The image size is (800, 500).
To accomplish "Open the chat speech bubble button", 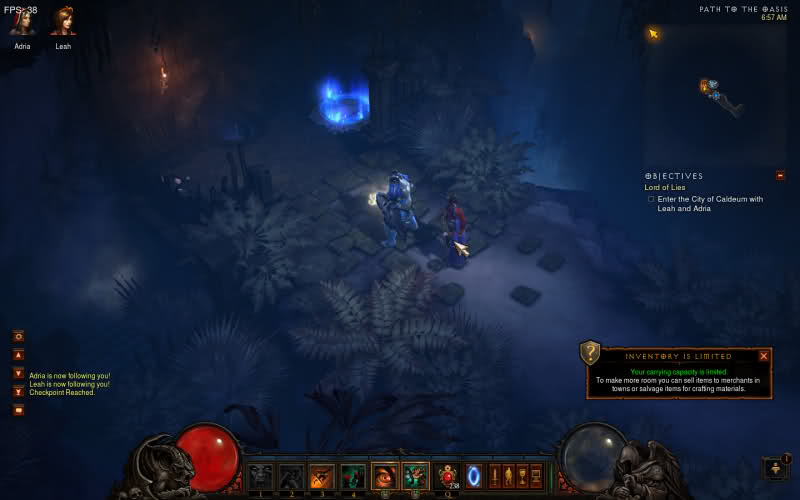I will coord(18,409).
